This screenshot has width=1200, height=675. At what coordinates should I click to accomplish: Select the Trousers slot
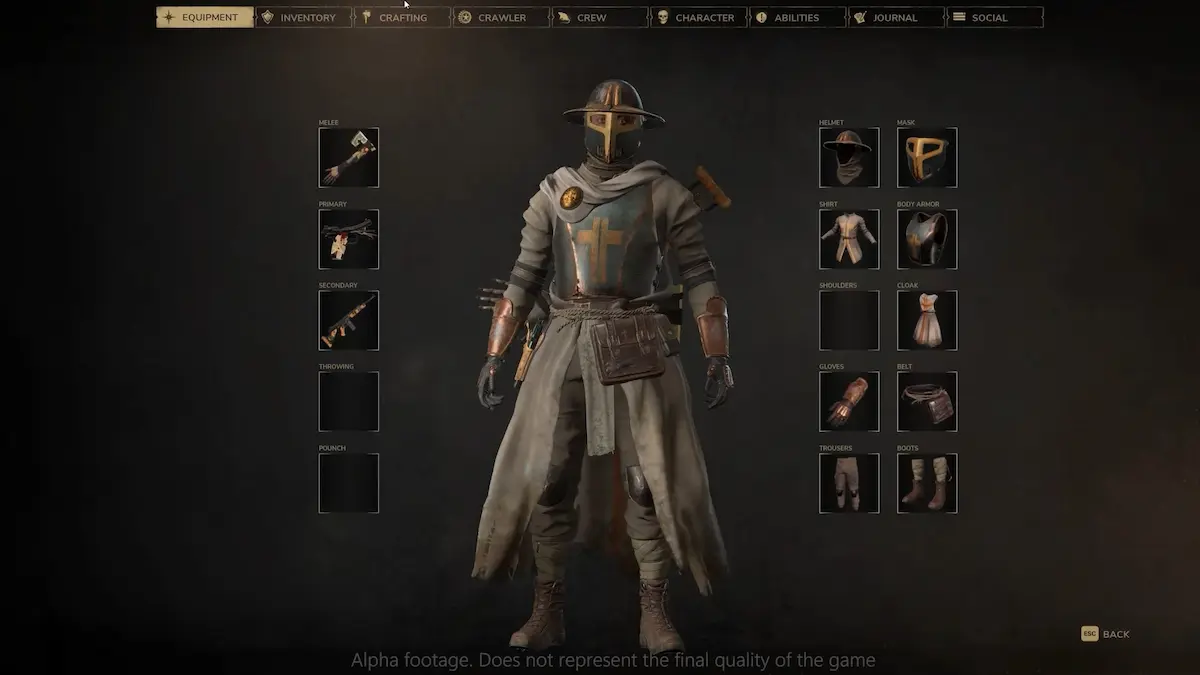tap(849, 483)
